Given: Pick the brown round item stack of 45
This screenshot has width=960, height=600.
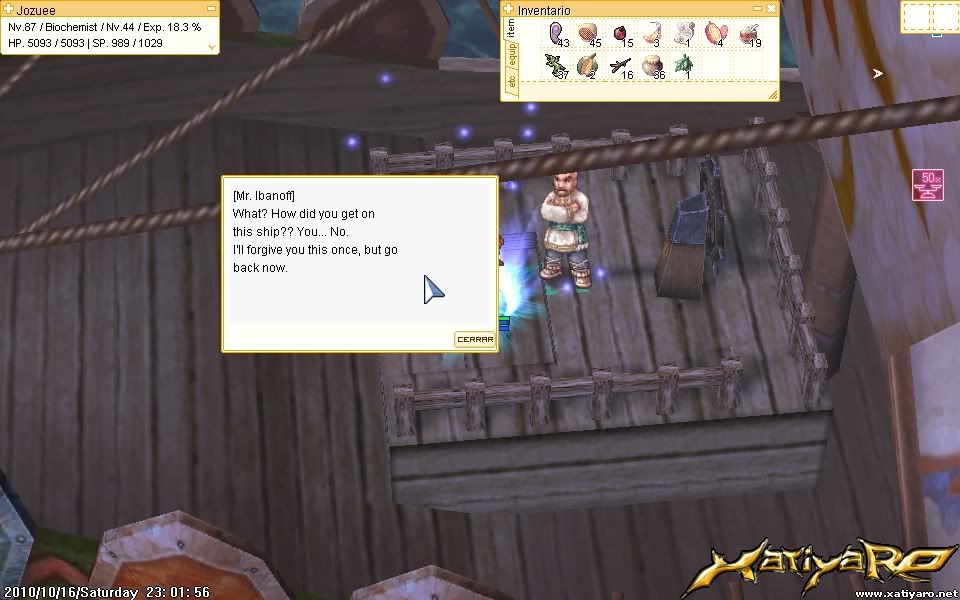Looking at the screenshot, I should (x=587, y=35).
